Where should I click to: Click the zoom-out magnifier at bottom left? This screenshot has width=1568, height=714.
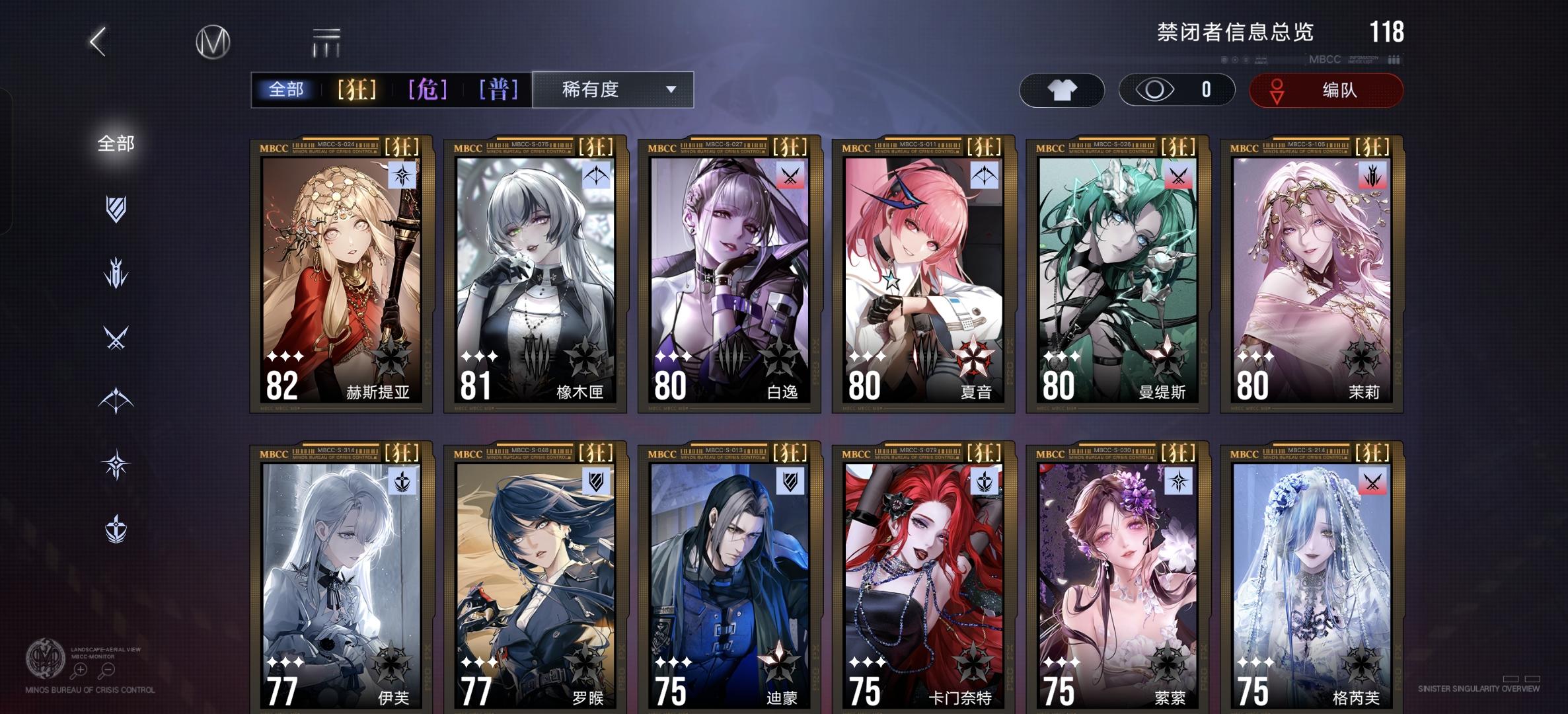pos(108,670)
